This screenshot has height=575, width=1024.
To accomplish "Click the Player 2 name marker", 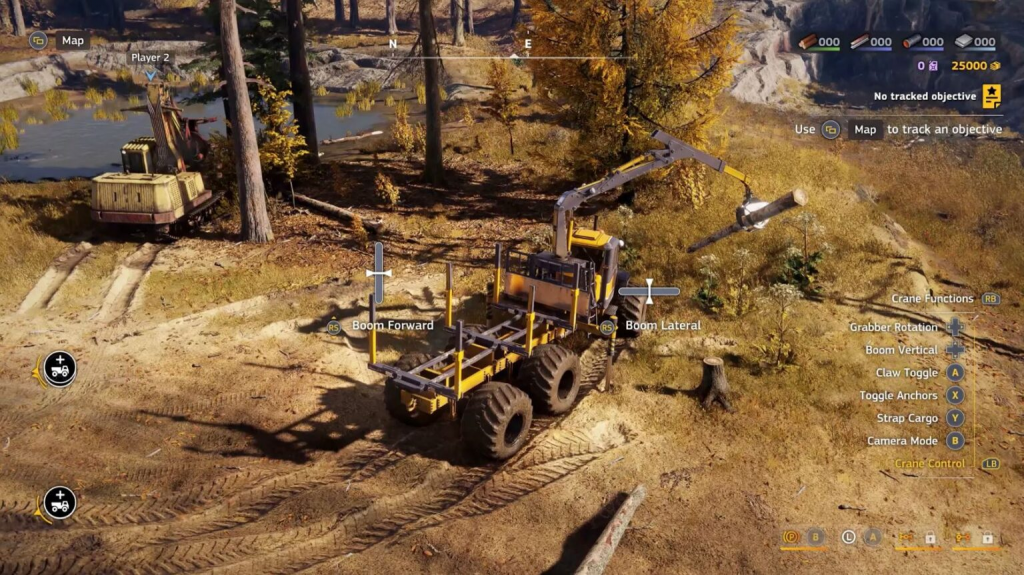I will click(150, 58).
